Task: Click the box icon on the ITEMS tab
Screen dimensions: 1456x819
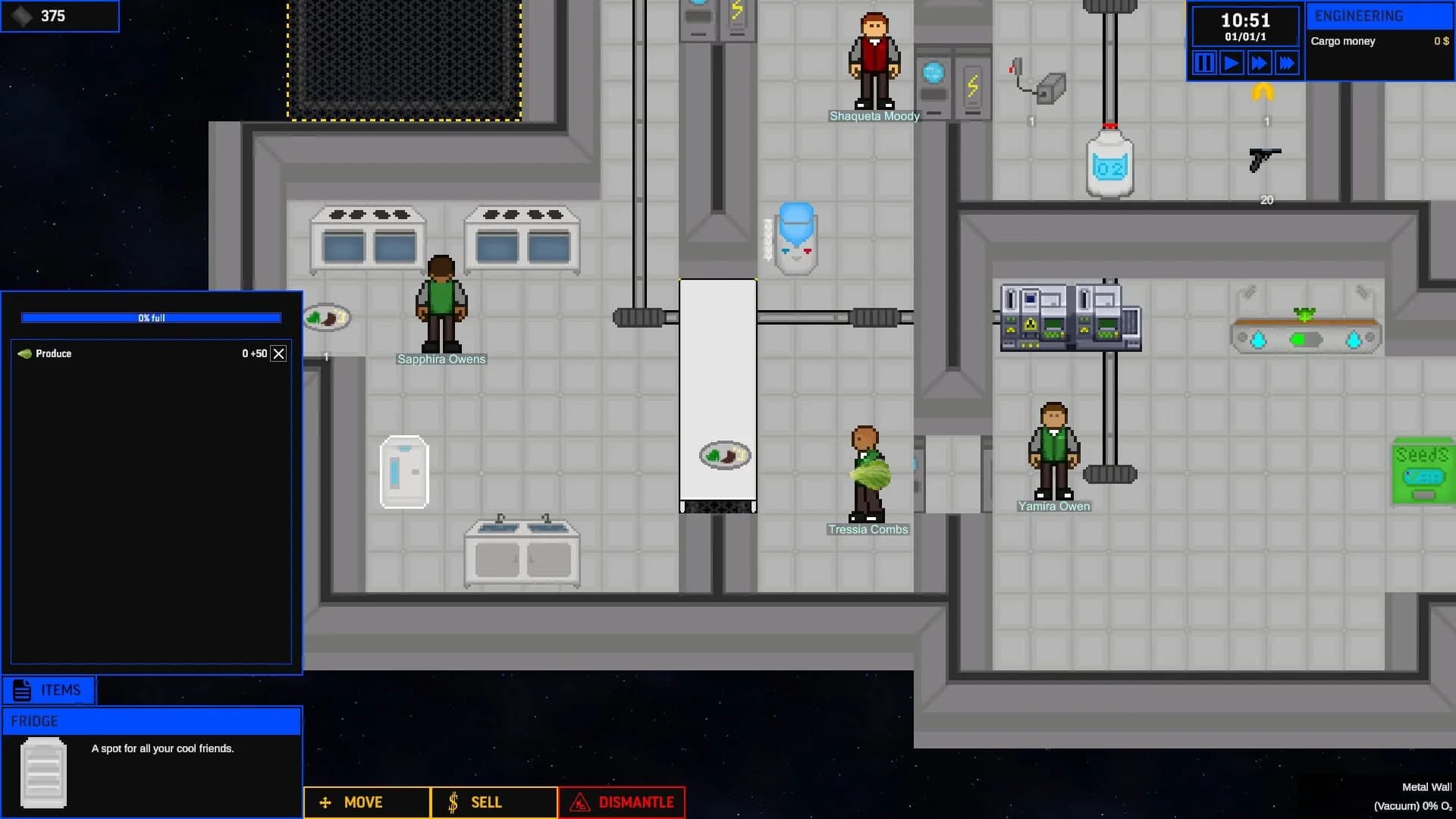Action: [x=21, y=690]
